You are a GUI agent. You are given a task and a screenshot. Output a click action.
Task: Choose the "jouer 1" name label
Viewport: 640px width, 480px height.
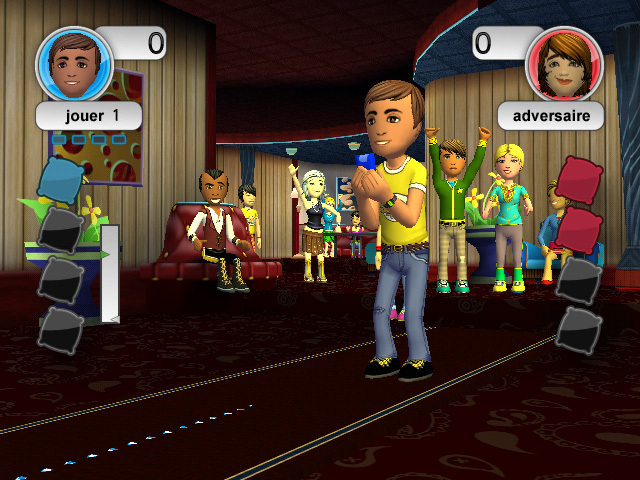click(89, 115)
